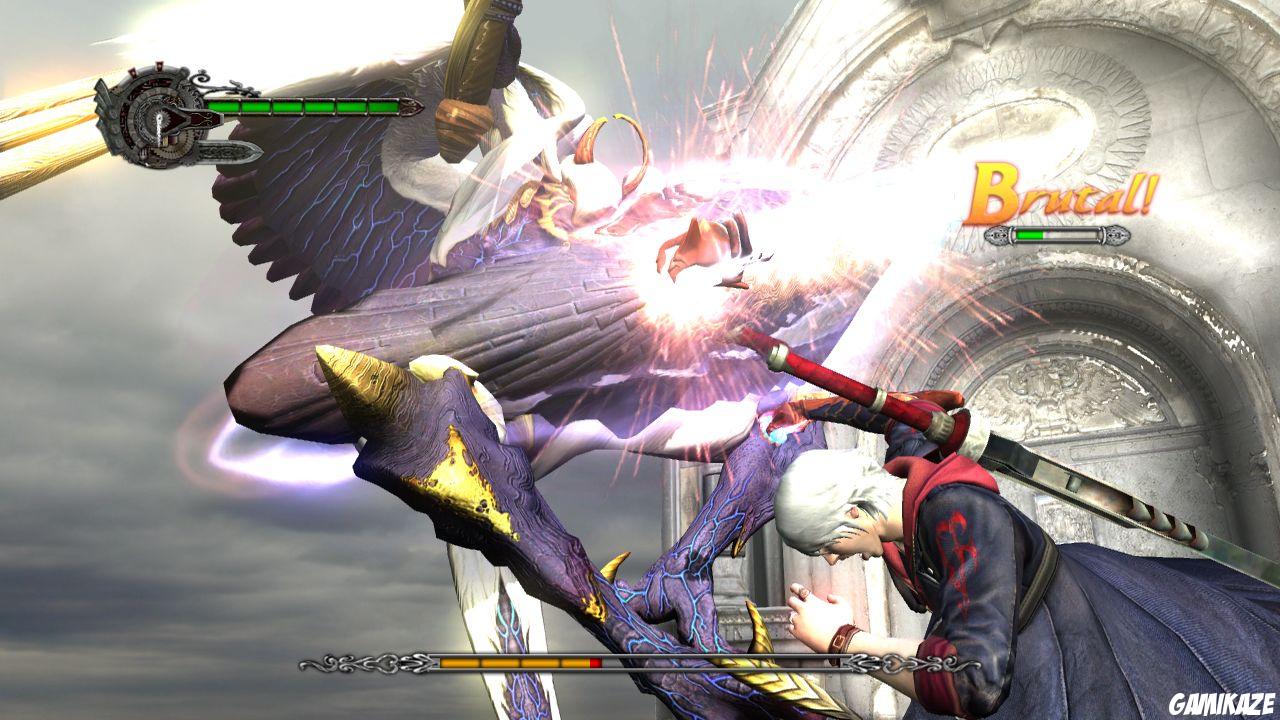Select the sword ornament below the health gauge
This screenshot has height=720, width=1280.
coord(226,152)
